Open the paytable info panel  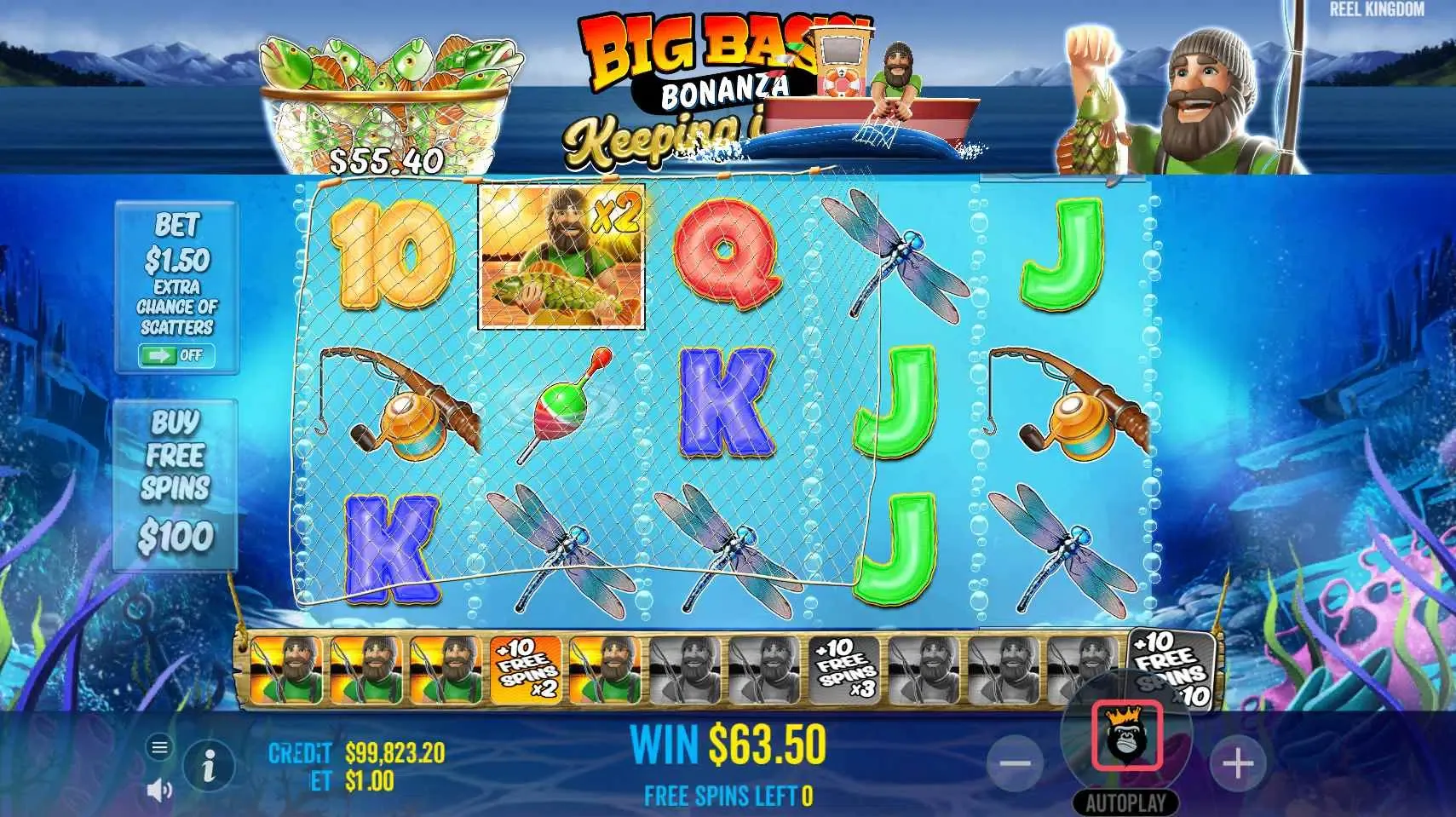pos(210,764)
